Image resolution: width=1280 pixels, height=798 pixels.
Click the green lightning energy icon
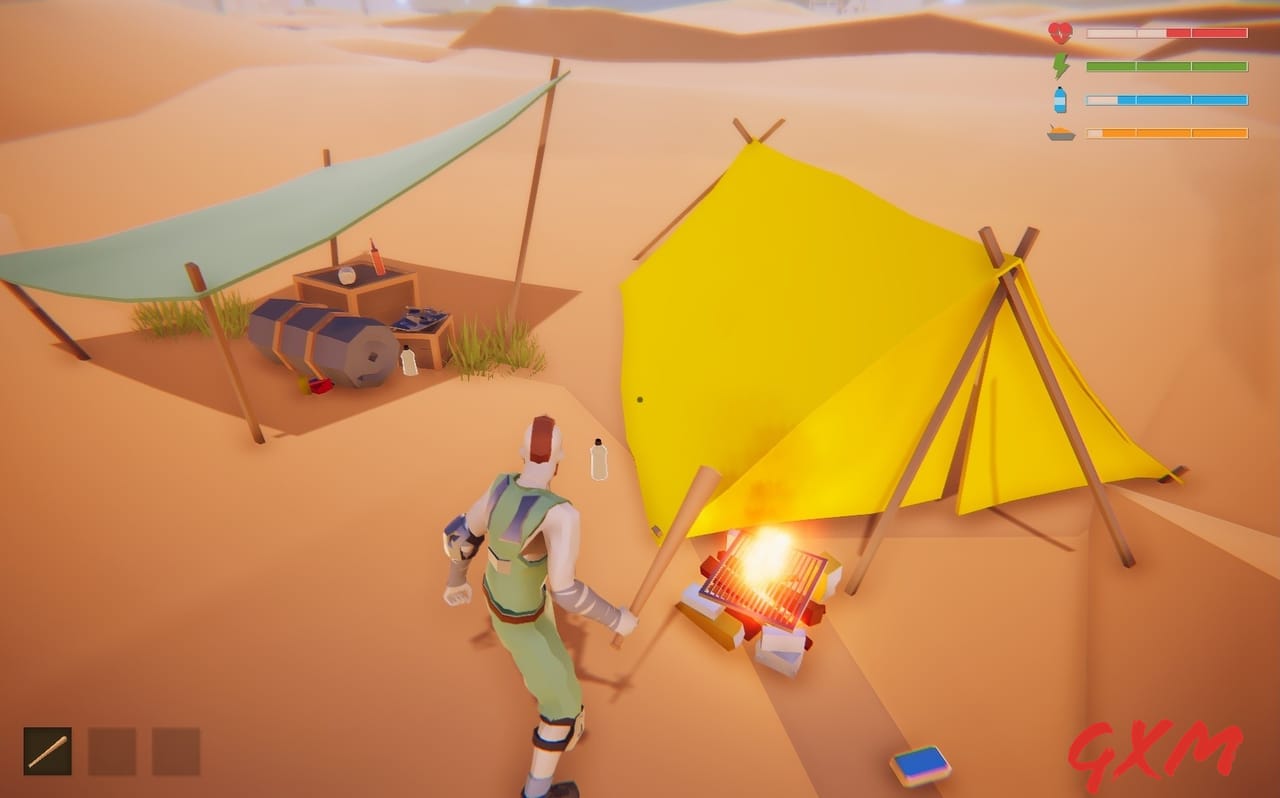1059,65
